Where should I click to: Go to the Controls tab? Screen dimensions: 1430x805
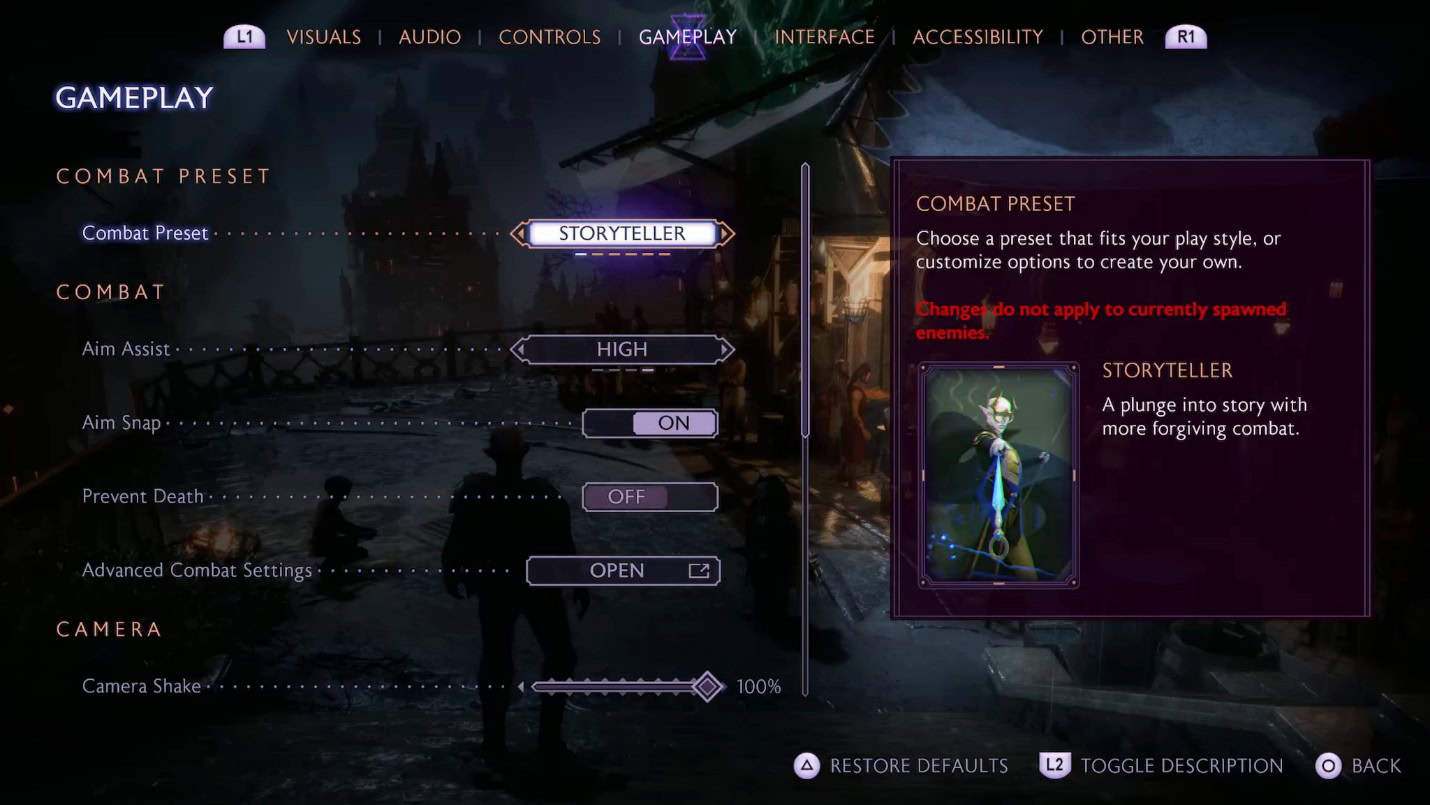(550, 37)
